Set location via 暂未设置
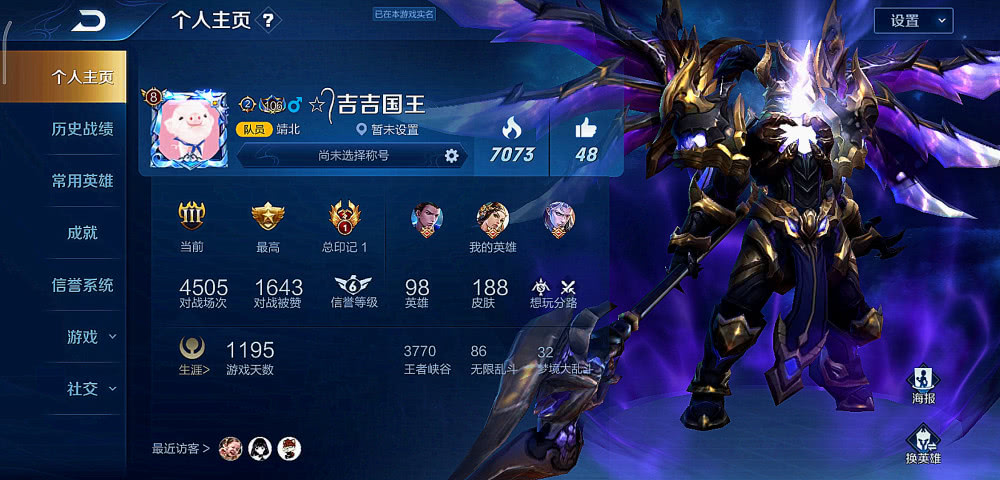Image resolution: width=1000 pixels, height=480 pixels. 388,130
